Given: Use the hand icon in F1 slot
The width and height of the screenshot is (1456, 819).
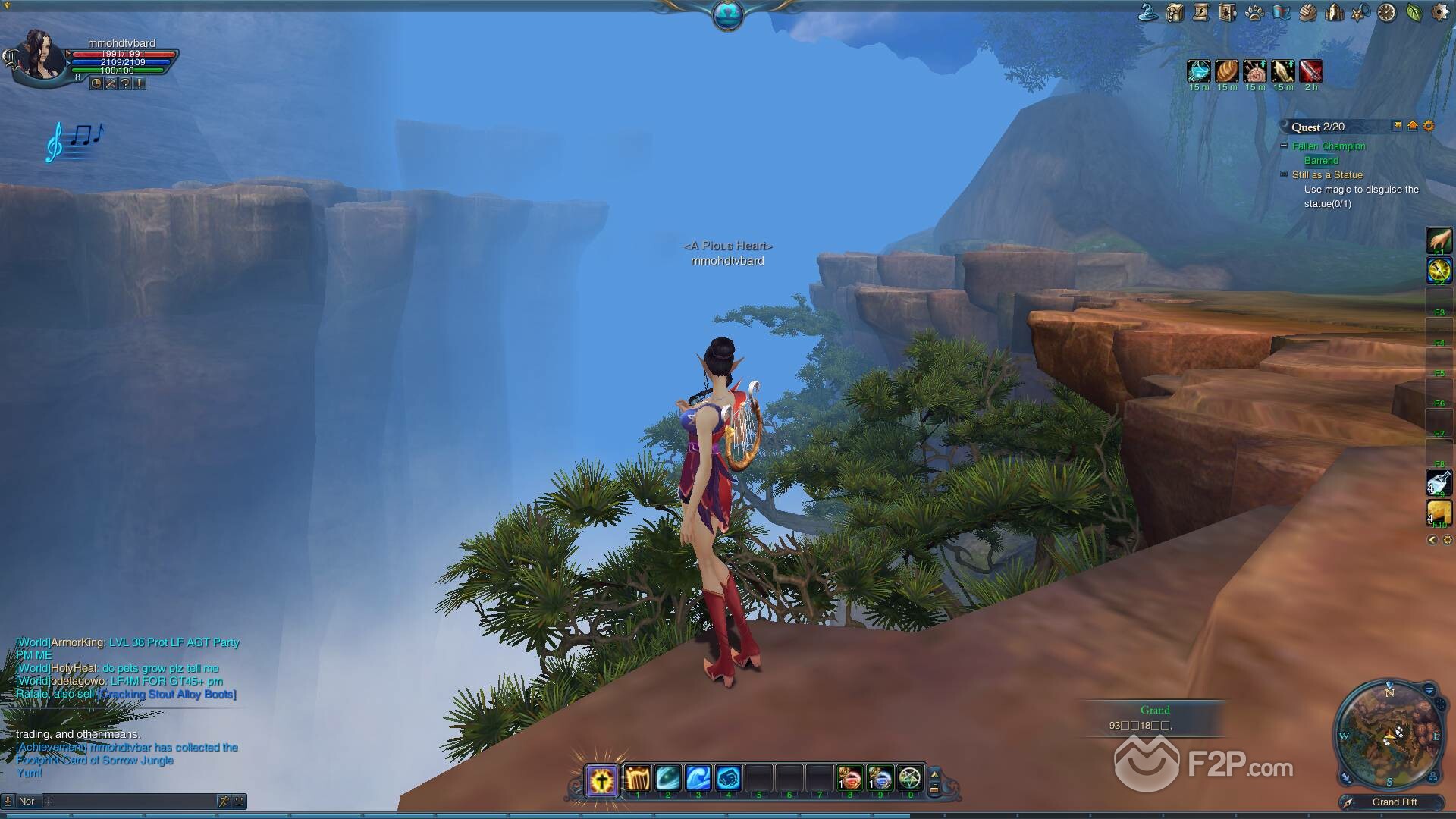Looking at the screenshot, I should pyautogui.click(x=1439, y=241).
